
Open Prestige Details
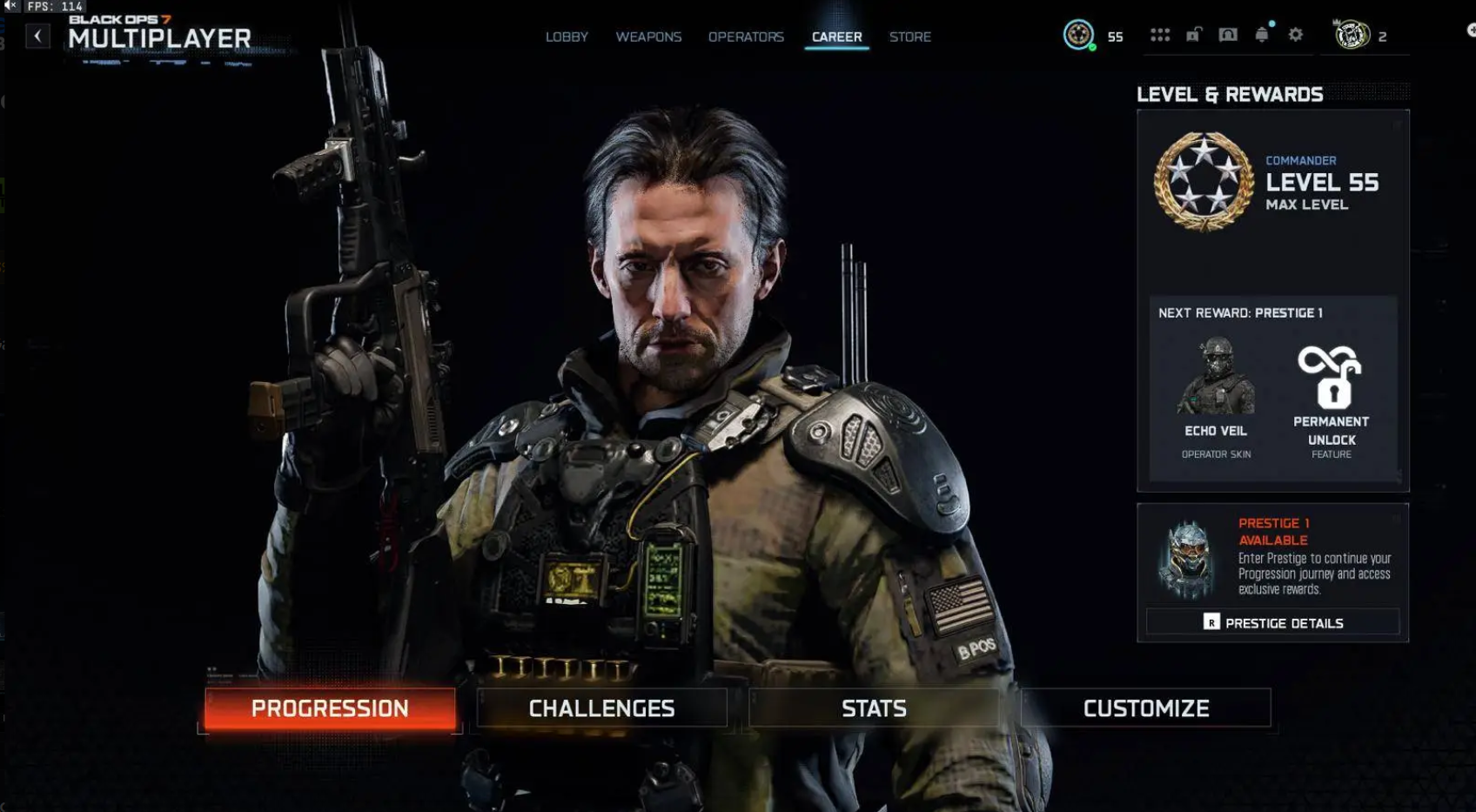pos(1273,622)
